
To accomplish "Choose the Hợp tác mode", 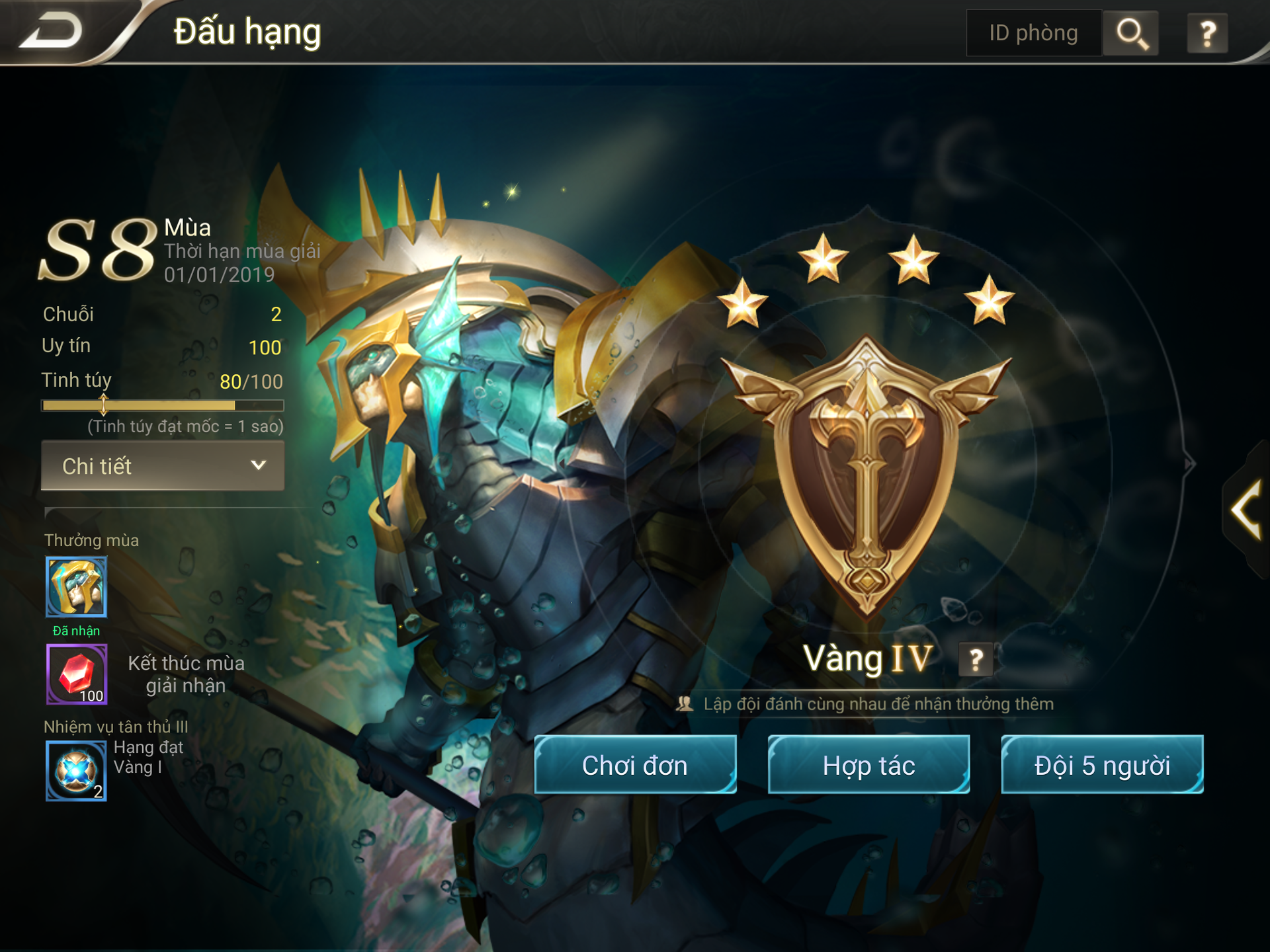I will tap(868, 765).
